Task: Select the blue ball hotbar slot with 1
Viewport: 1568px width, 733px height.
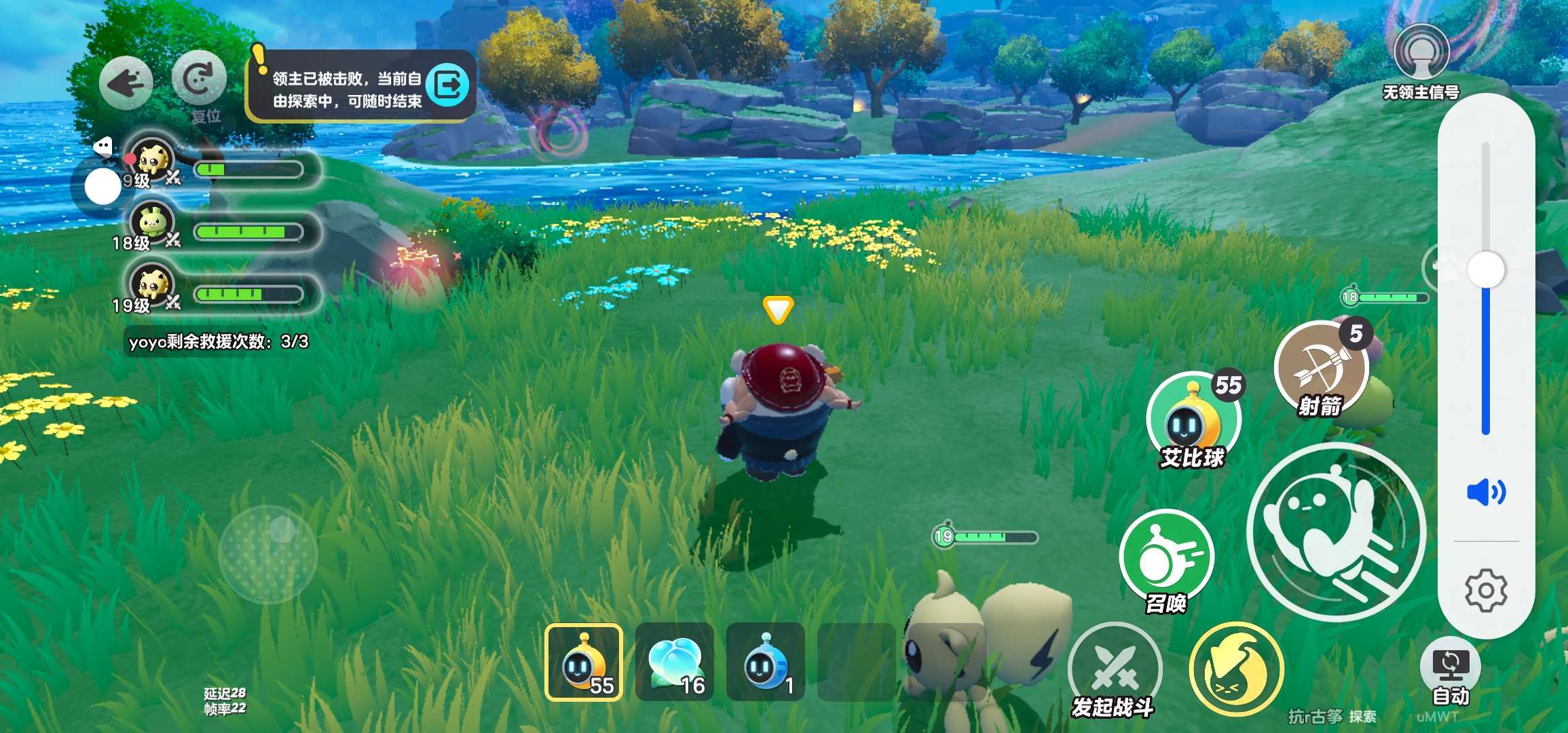Action: pos(765,662)
